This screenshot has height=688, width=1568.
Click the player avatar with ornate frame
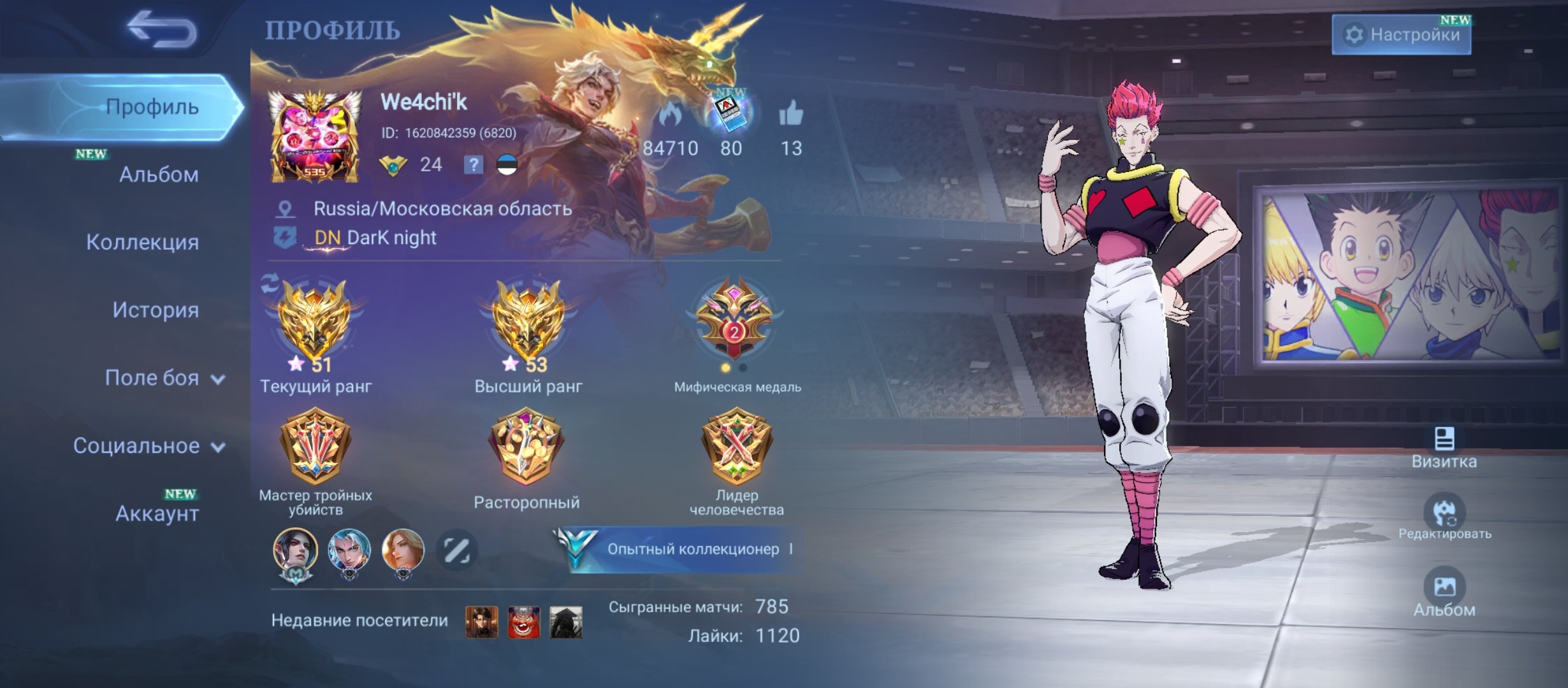tap(314, 136)
